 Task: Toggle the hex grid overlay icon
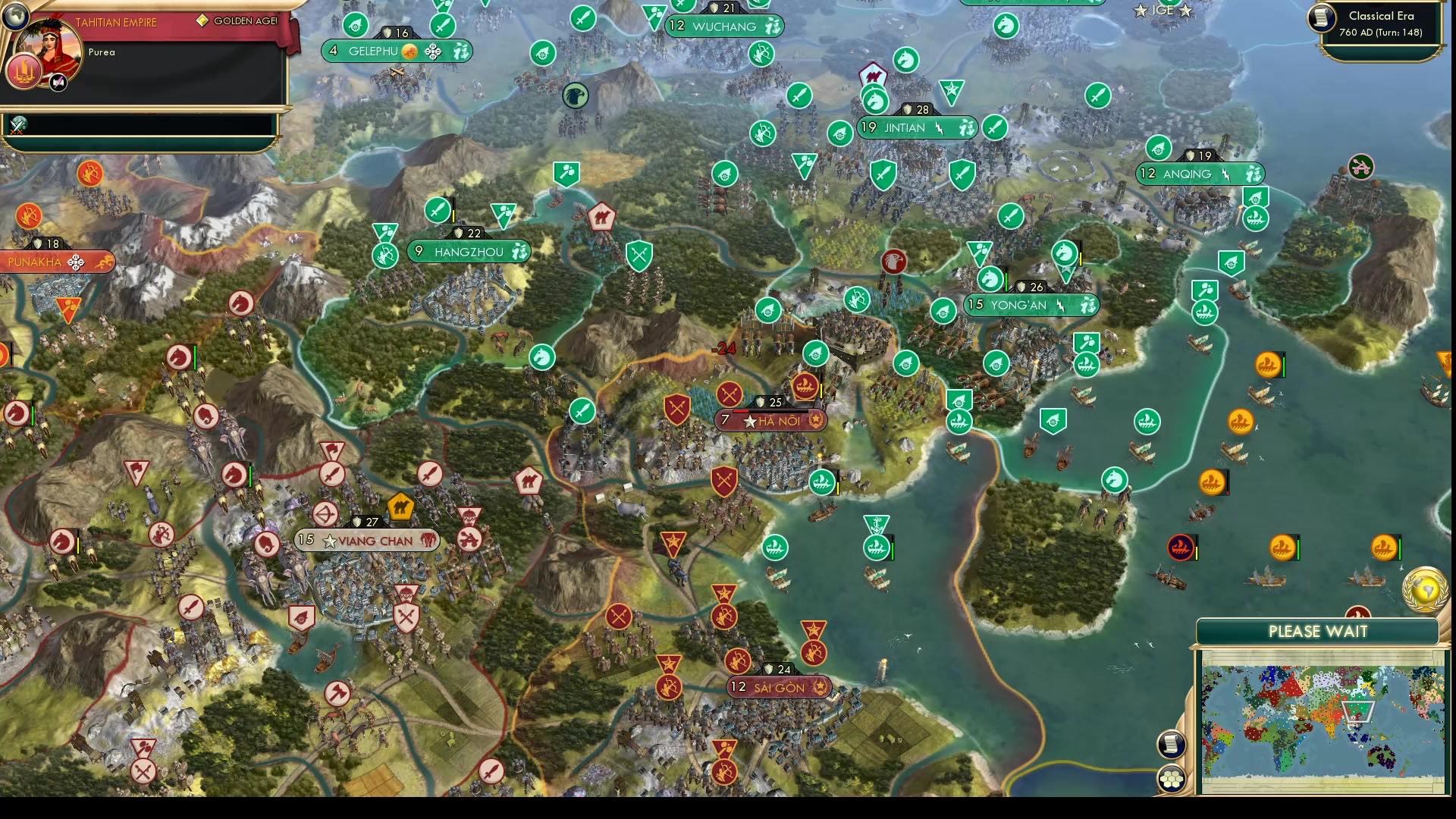1172,777
